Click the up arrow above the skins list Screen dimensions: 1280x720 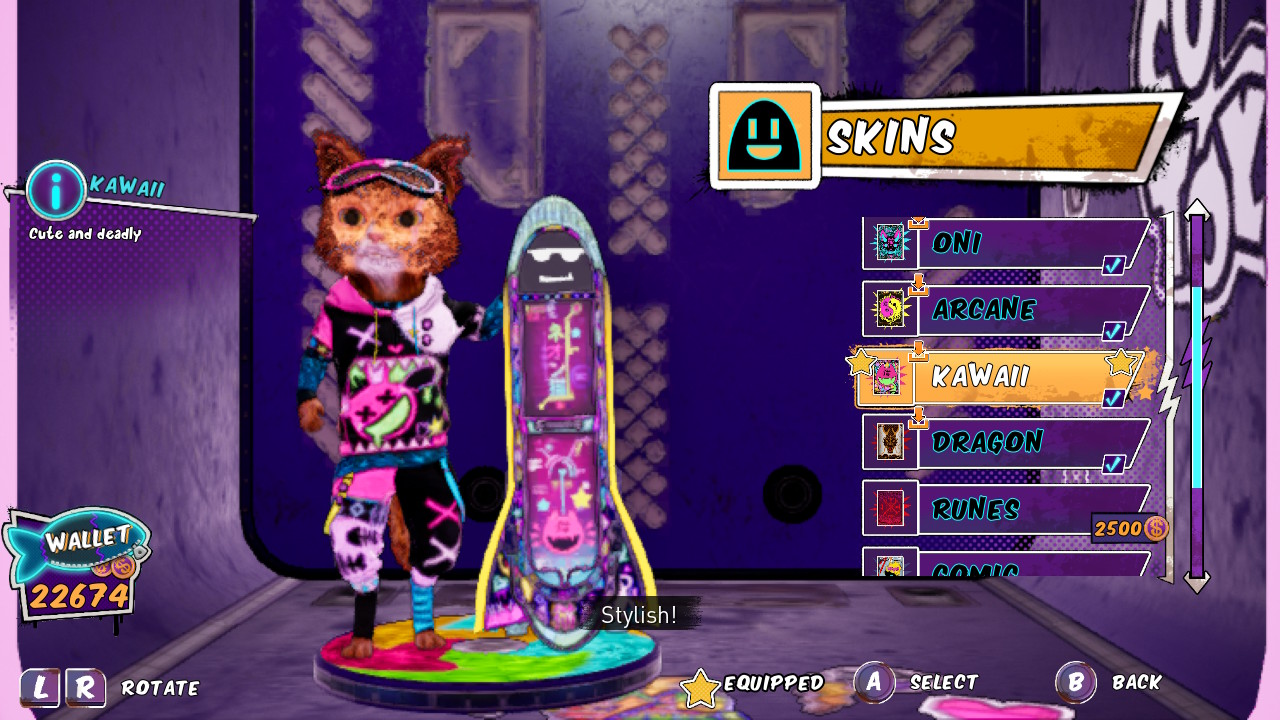click(1197, 208)
